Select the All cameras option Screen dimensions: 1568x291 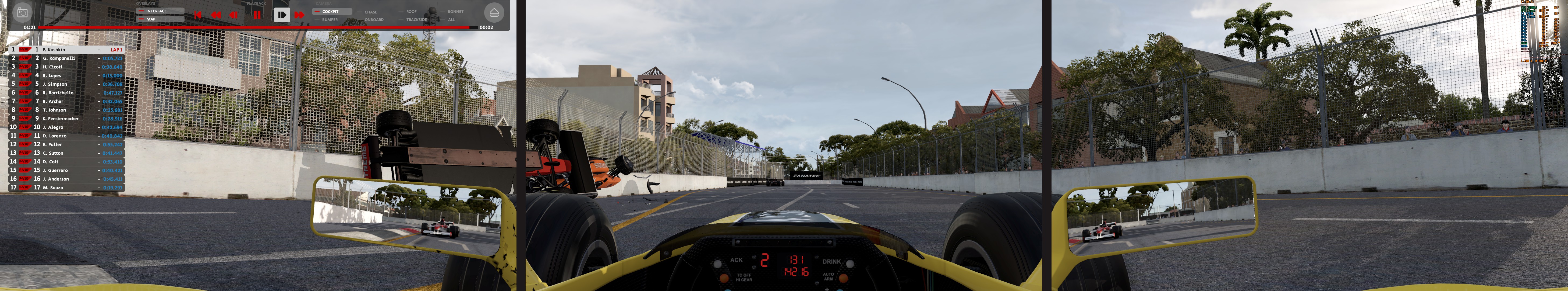[x=451, y=19]
